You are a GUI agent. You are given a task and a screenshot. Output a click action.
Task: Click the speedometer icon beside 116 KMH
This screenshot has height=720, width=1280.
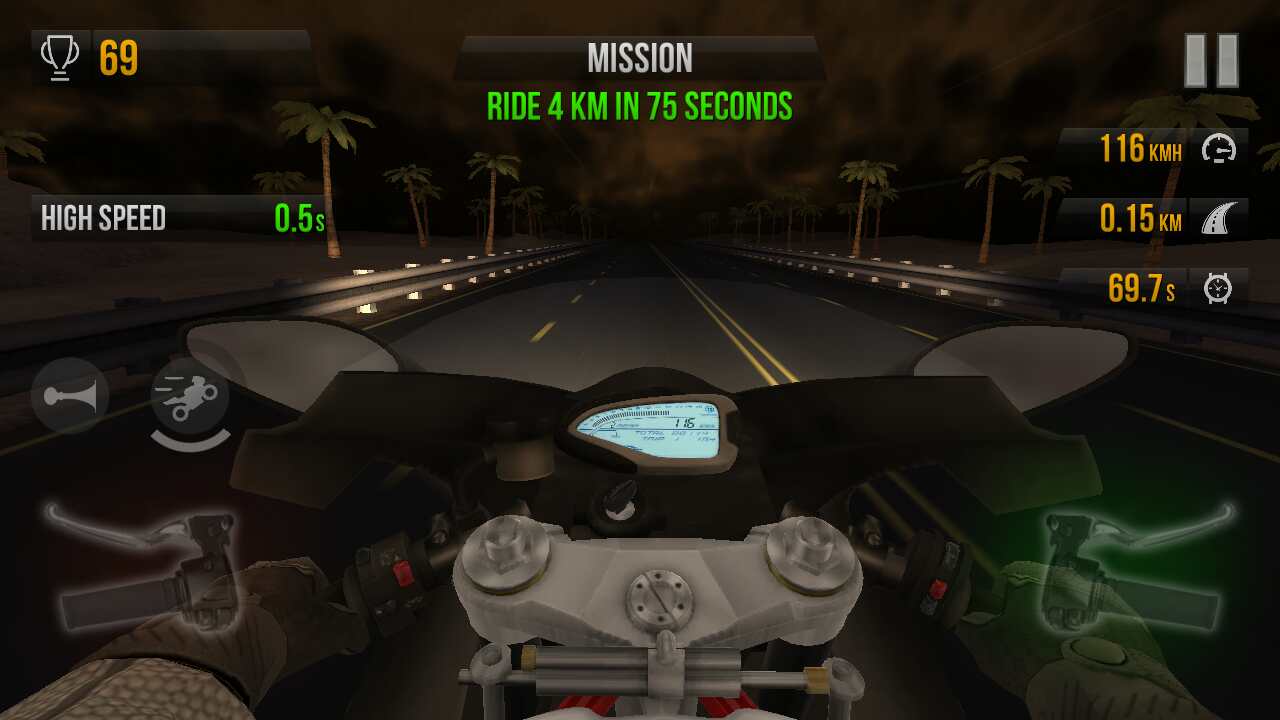click(x=1218, y=150)
